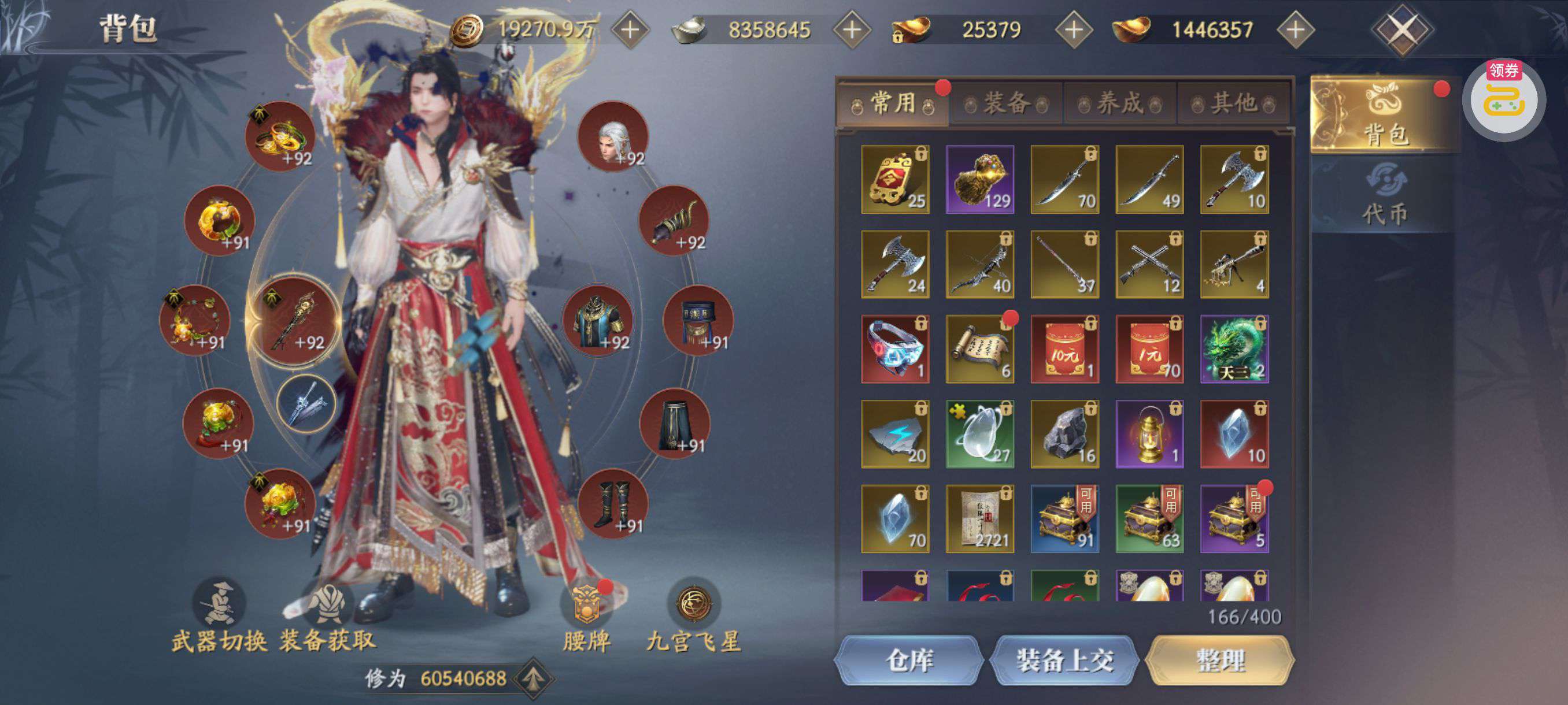Open 武器切换 weapon switch

tap(219, 615)
